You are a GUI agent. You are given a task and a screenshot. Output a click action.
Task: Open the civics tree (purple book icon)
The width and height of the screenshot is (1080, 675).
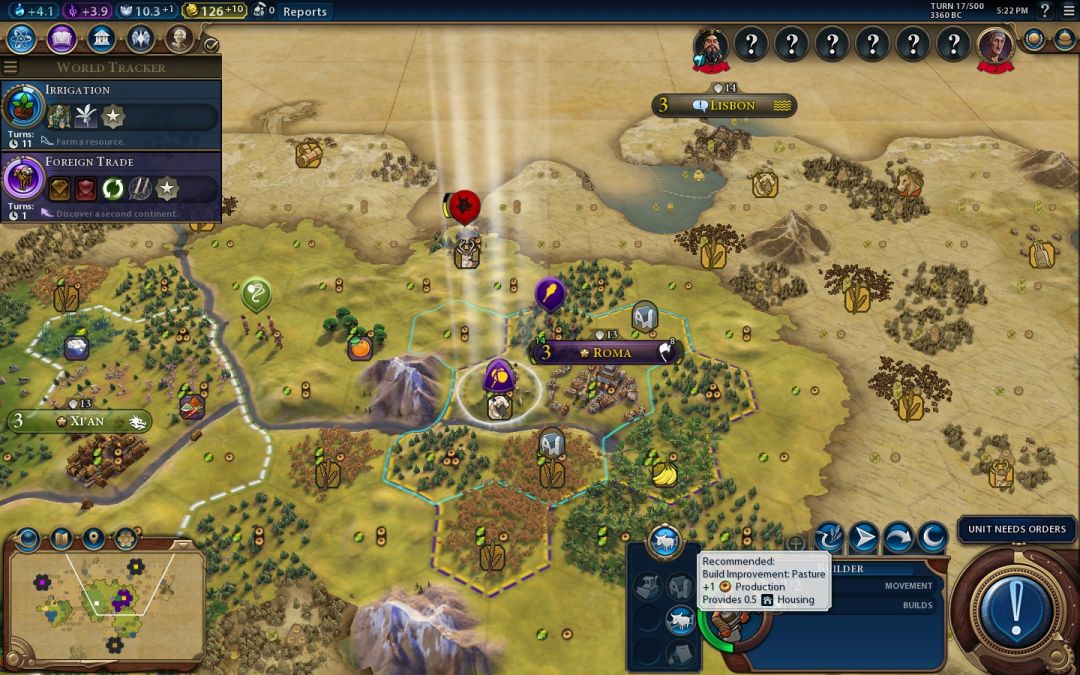(61, 39)
